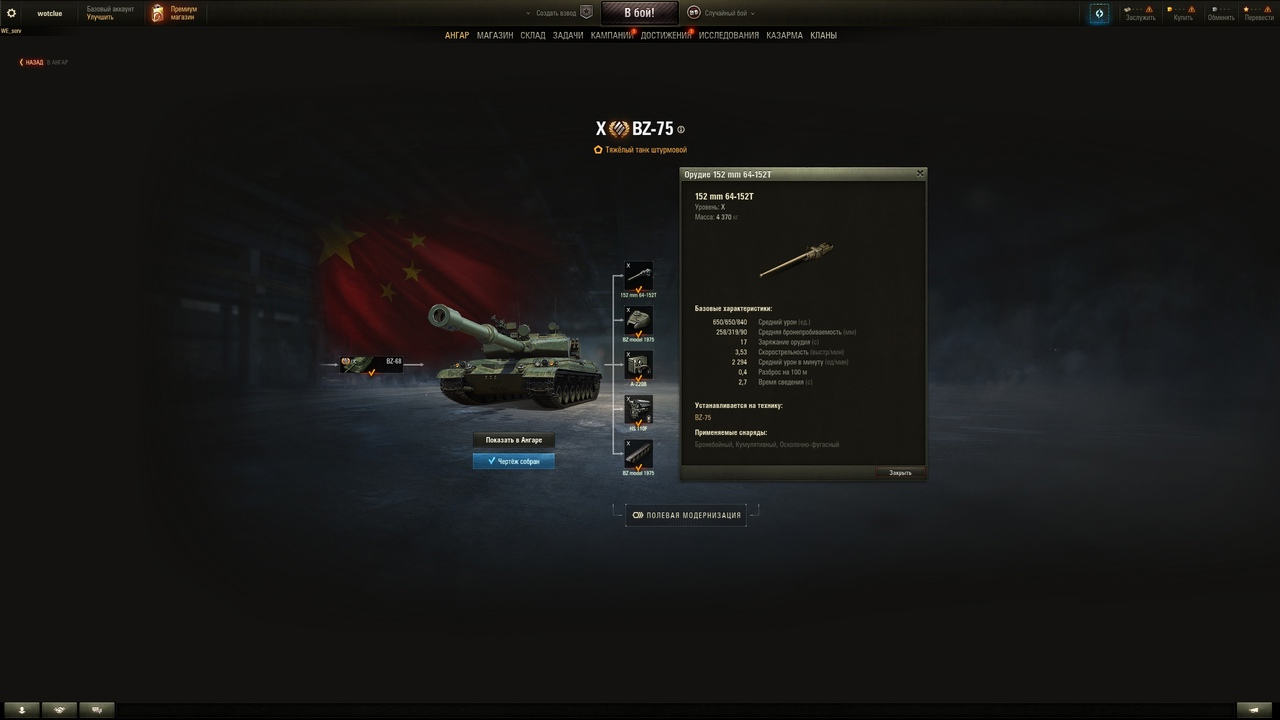The width and height of the screenshot is (1280, 720).
Task: Select the HS 110F engine module
Action: point(638,409)
